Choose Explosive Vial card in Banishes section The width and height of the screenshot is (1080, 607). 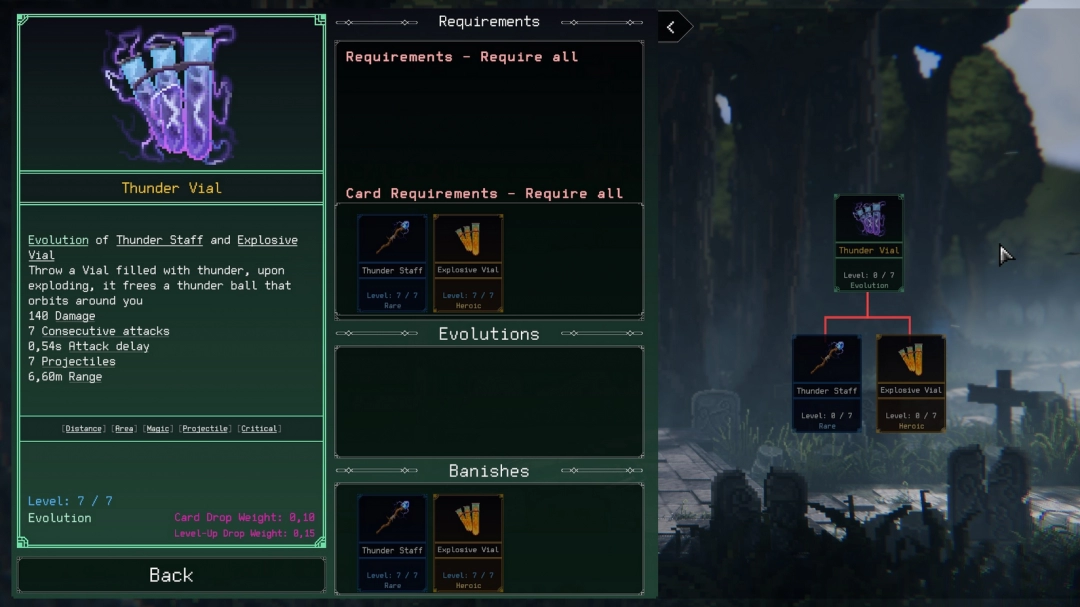tap(468, 542)
